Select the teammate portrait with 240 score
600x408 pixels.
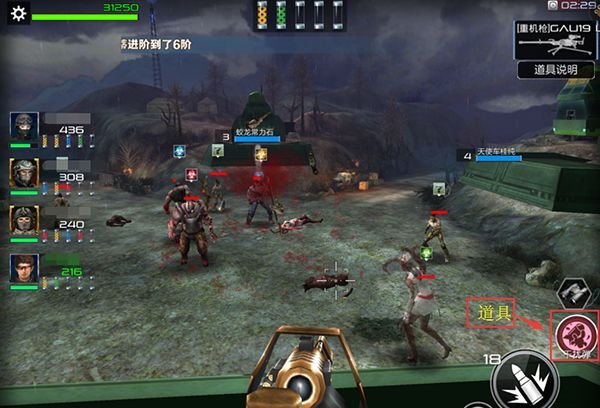(x=24, y=221)
